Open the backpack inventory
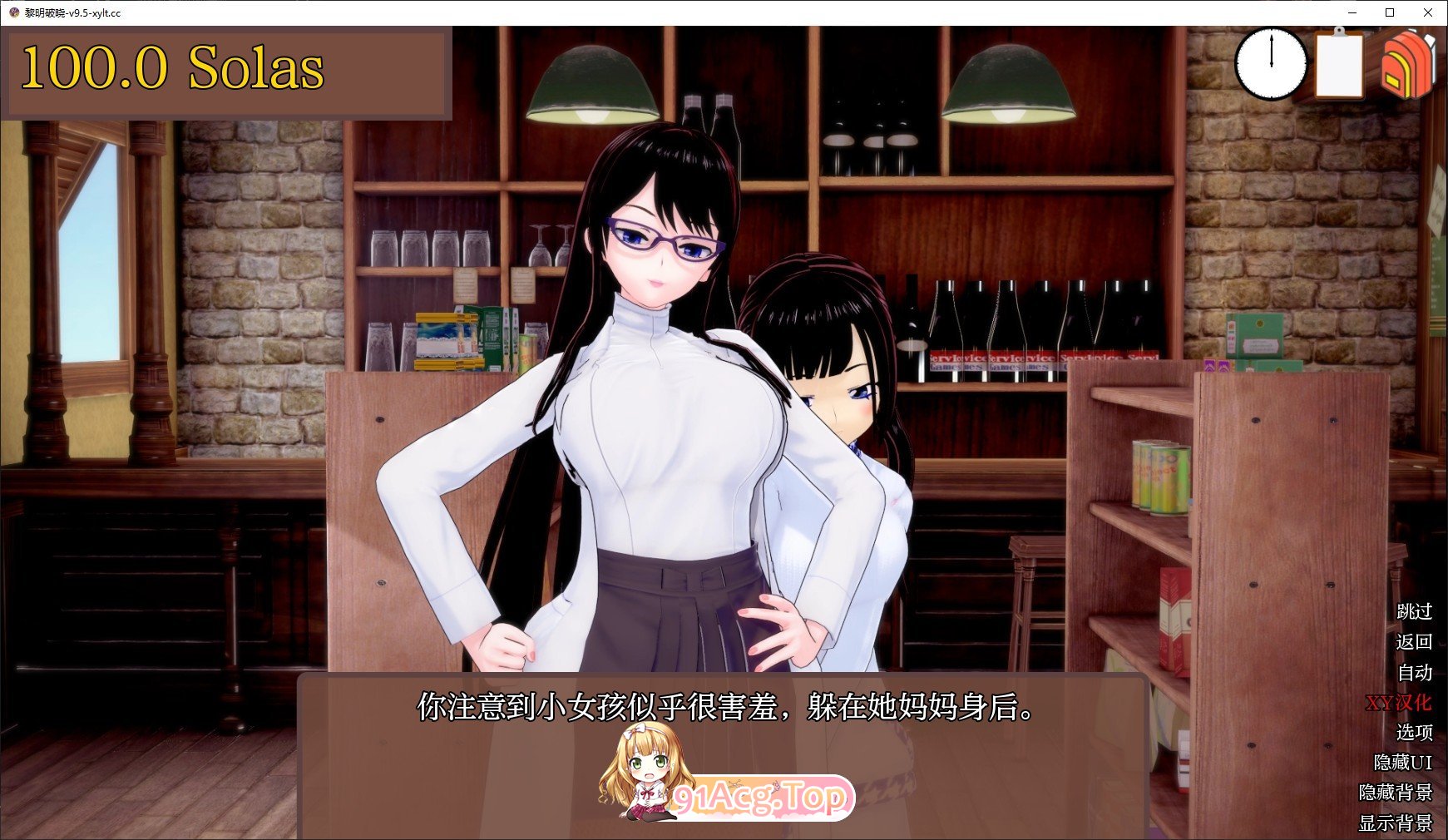Image resolution: width=1448 pixels, height=840 pixels. (x=1408, y=65)
